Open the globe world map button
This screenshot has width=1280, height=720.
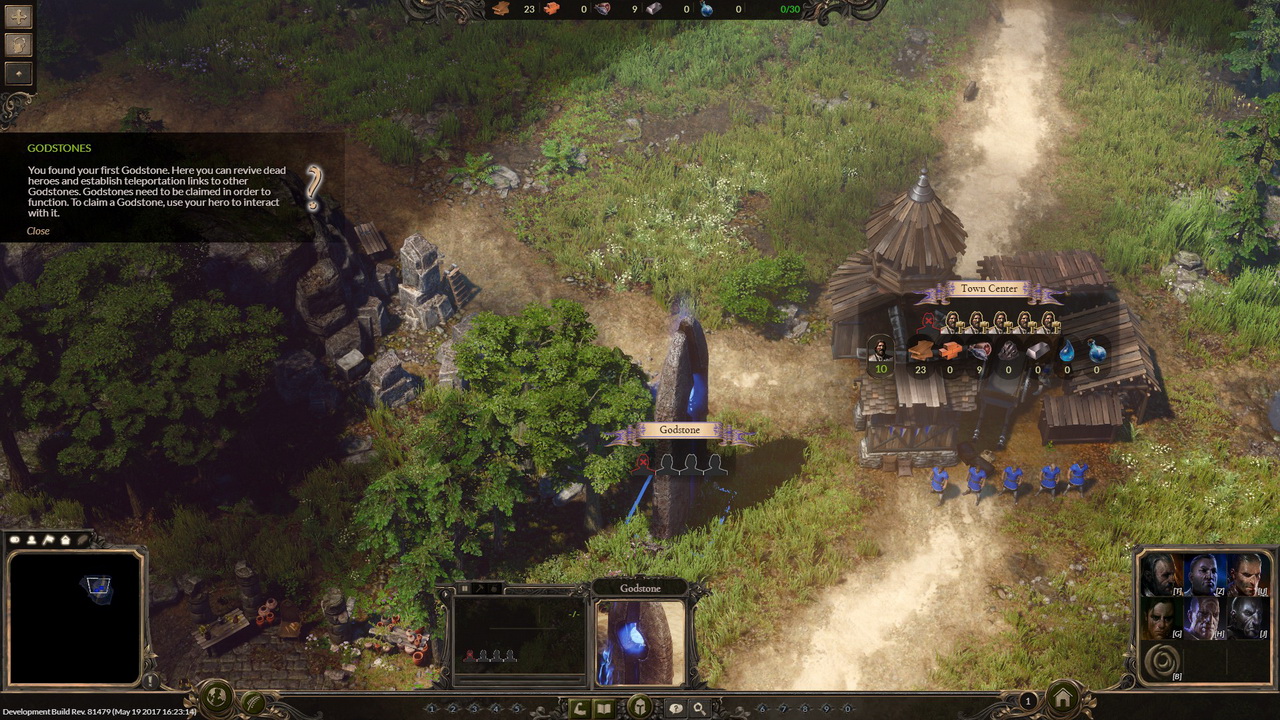[217, 697]
